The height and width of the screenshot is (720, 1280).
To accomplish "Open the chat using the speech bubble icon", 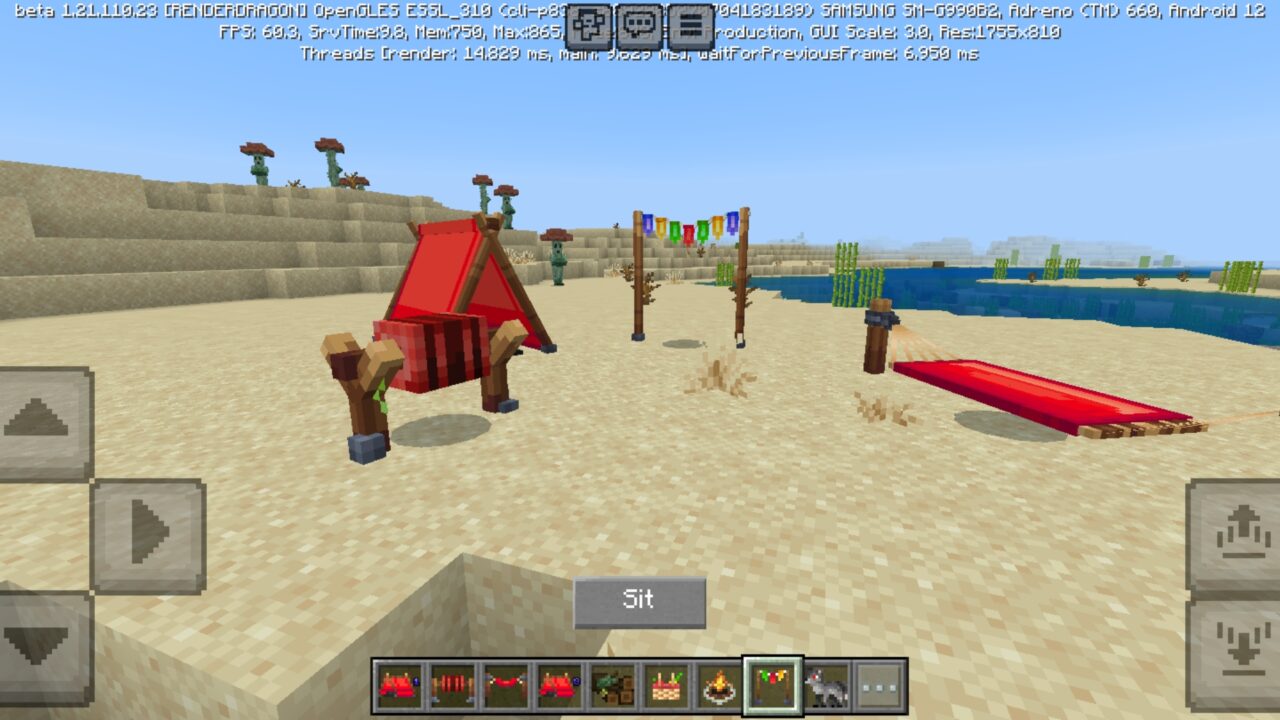I will (x=640, y=22).
